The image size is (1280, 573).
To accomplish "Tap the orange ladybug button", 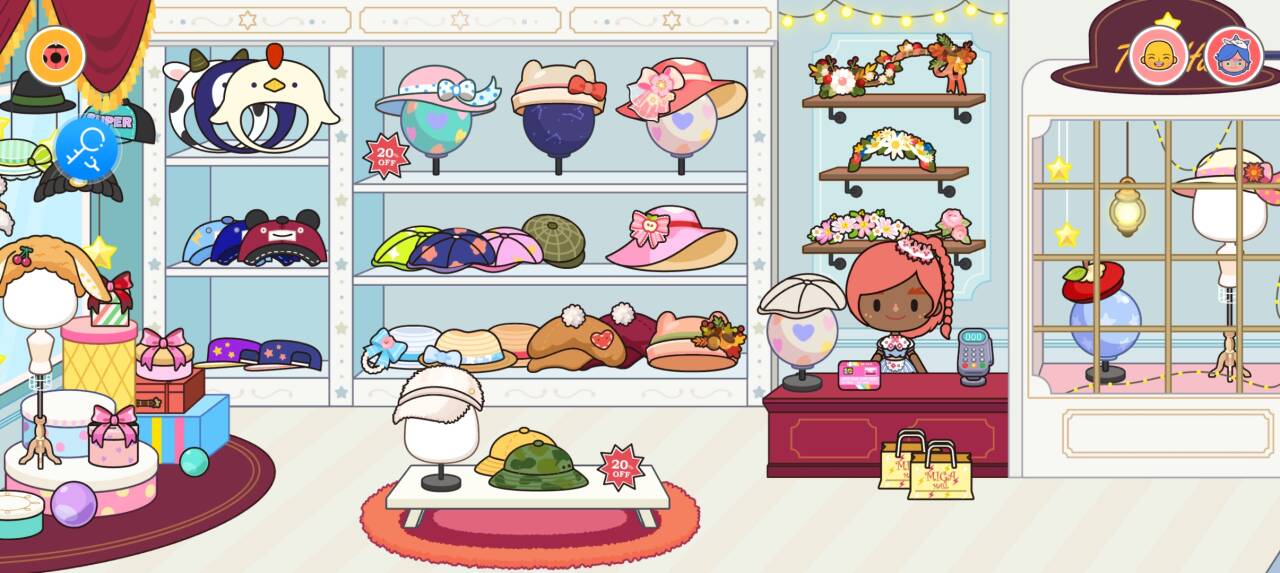I will click(x=55, y=56).
